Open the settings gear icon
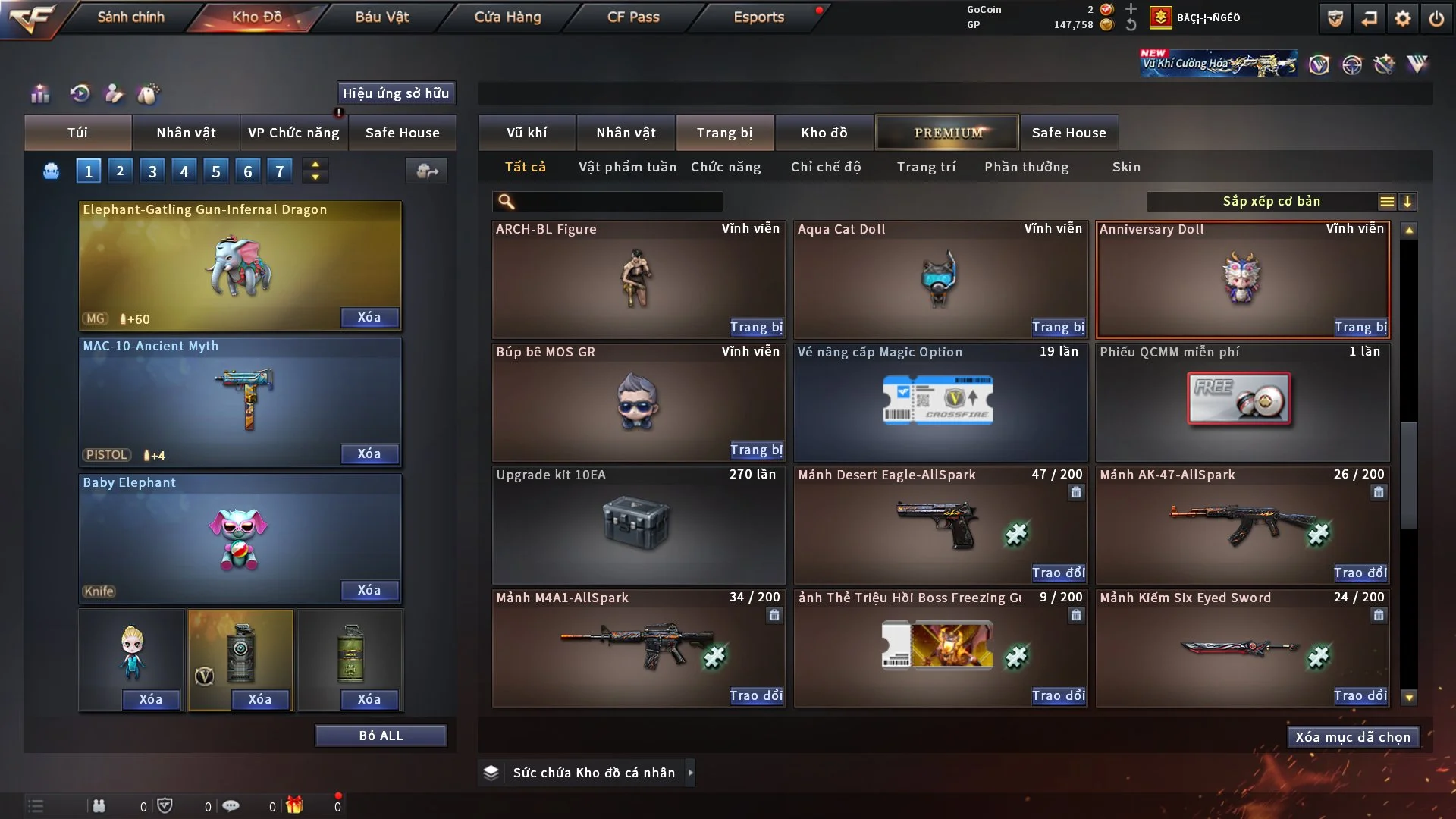1456x819 pixels. point(1402,18)
